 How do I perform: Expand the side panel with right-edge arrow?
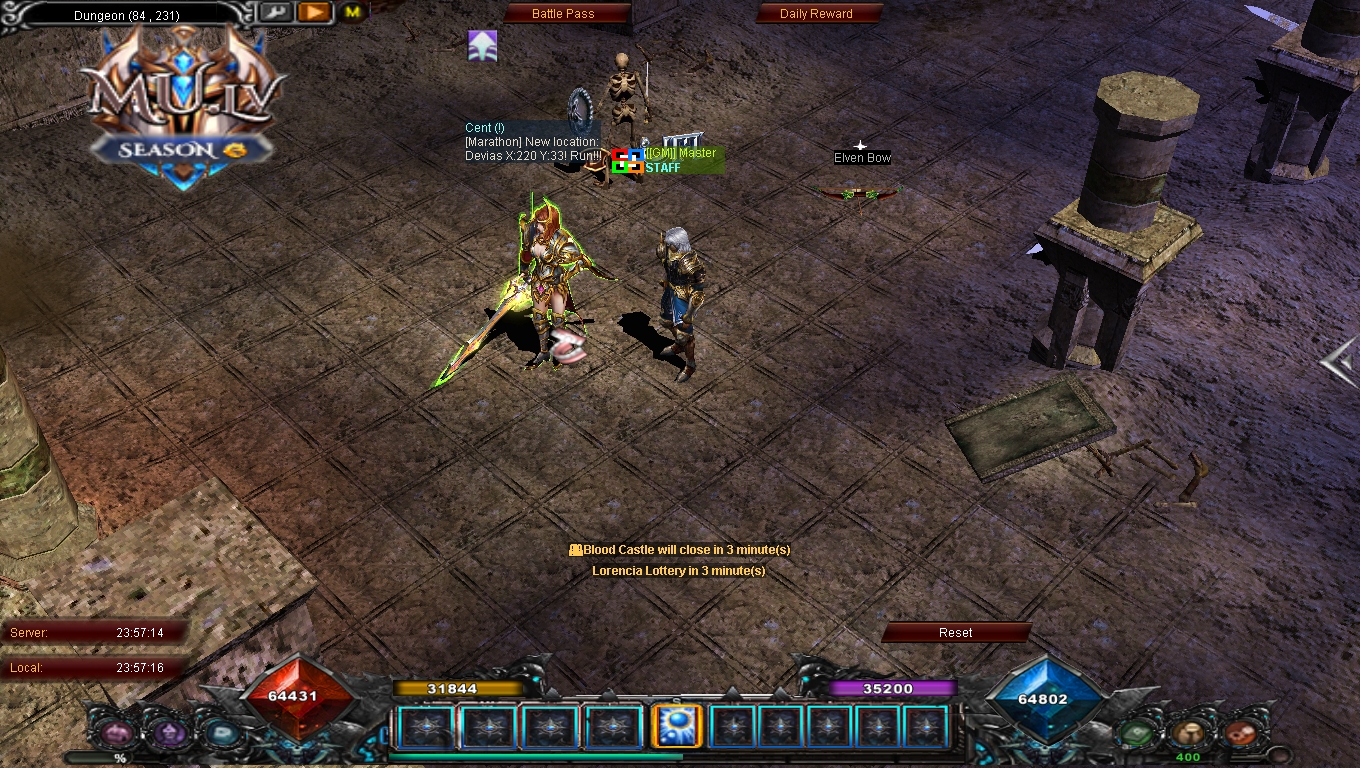click(1340, 363)
